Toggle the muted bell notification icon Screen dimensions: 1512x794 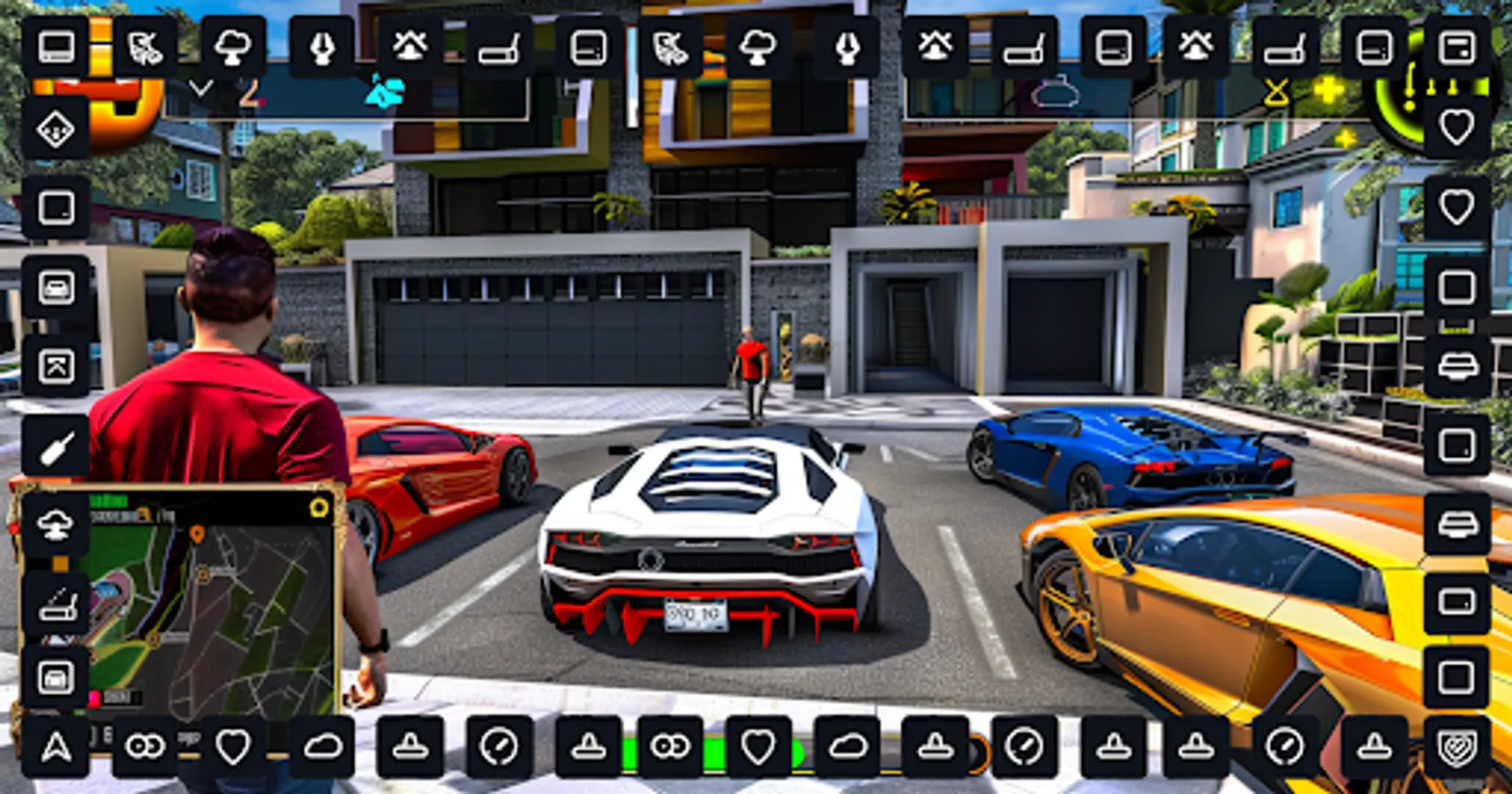pos(408,46)
